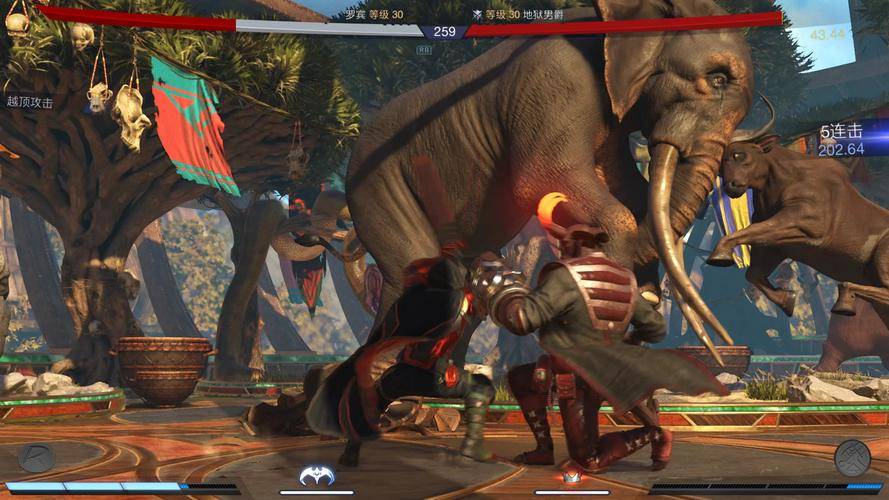Select the bat emblem gear ability
This screenshot has height=500, width=889.
click(316, 476)
